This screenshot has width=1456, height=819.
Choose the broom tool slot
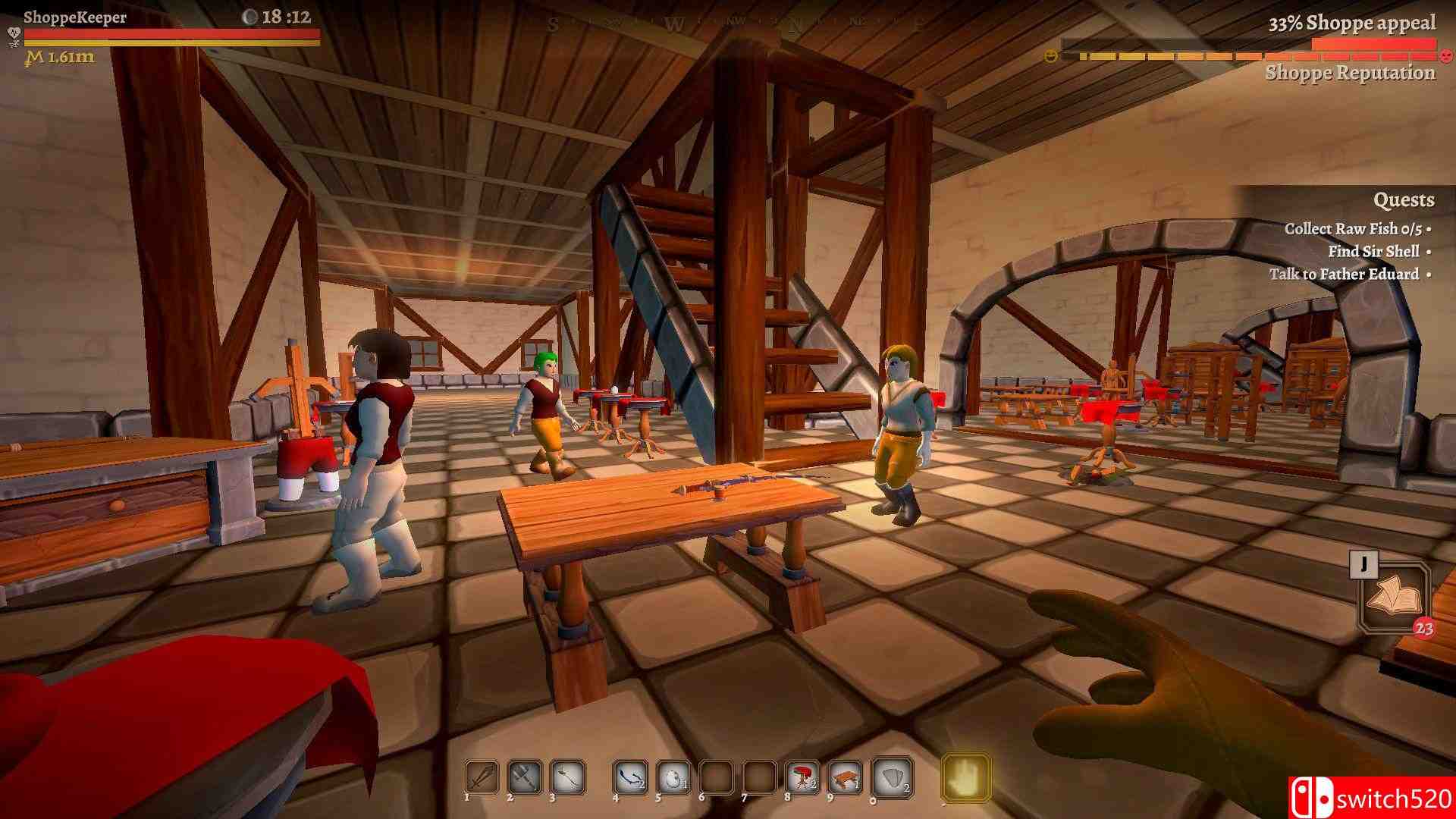567,777
